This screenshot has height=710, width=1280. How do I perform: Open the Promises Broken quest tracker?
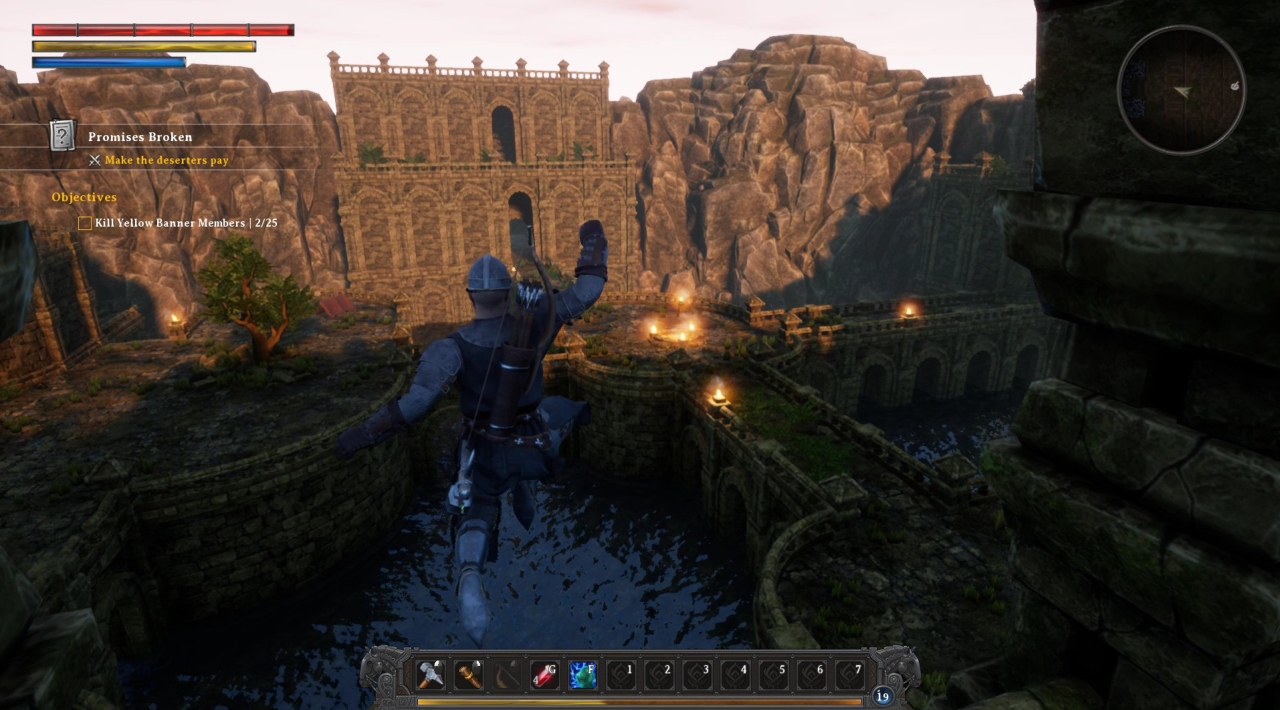tap(140, 137)
